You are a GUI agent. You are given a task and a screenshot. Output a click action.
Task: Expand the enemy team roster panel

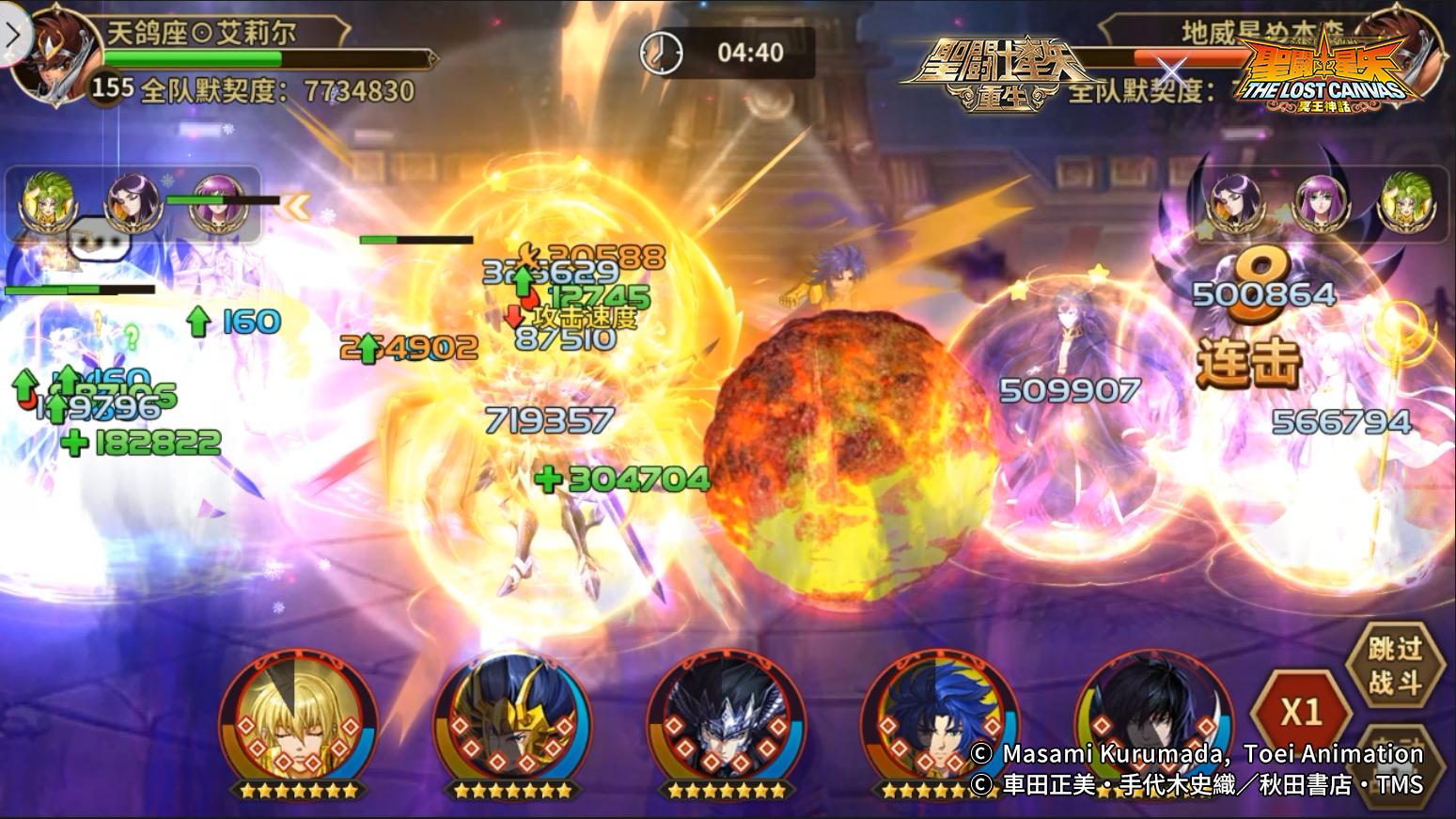pos(1315,200)
